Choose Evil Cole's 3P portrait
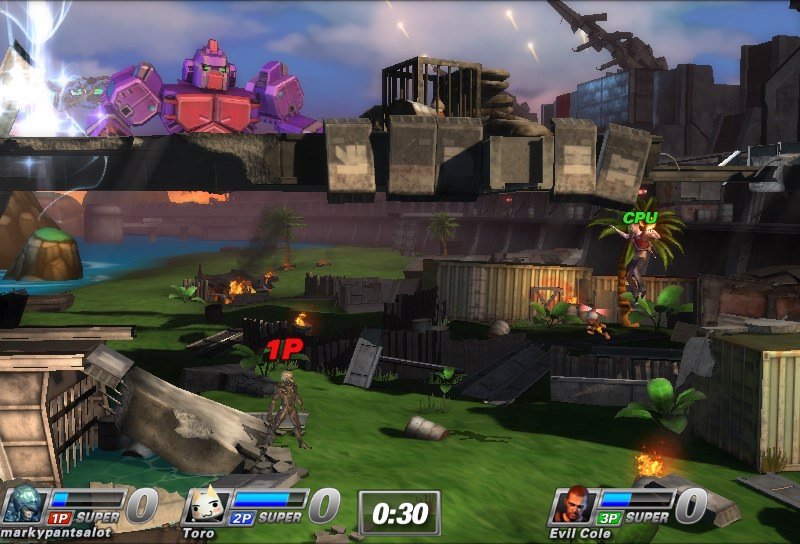Image resolution: width=800 pixels, height=544 pixels. (x=571, y=504)
